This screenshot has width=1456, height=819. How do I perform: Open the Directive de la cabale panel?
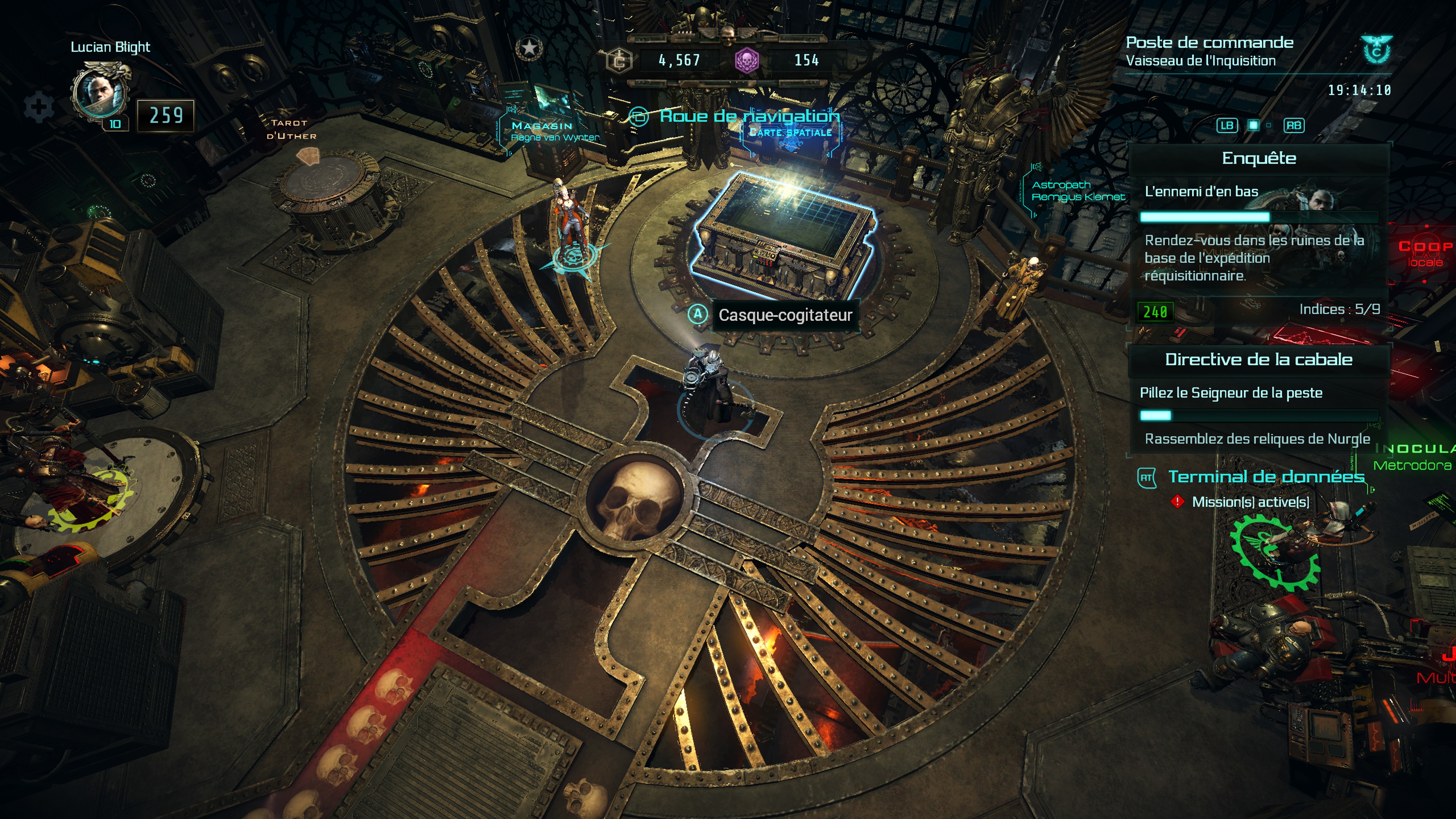(1258, 359)
